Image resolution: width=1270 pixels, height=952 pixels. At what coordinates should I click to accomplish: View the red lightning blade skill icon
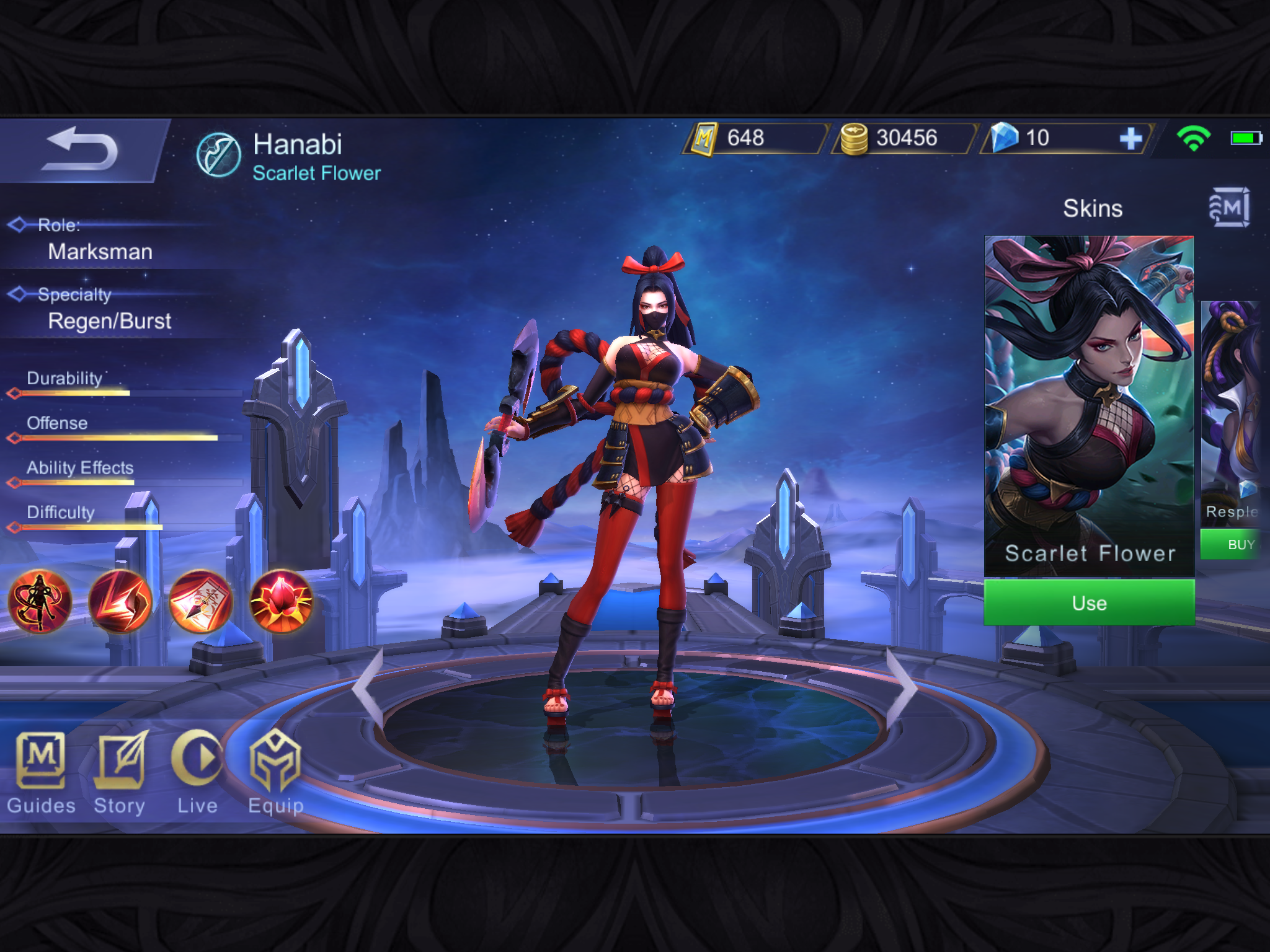point(120,601)
